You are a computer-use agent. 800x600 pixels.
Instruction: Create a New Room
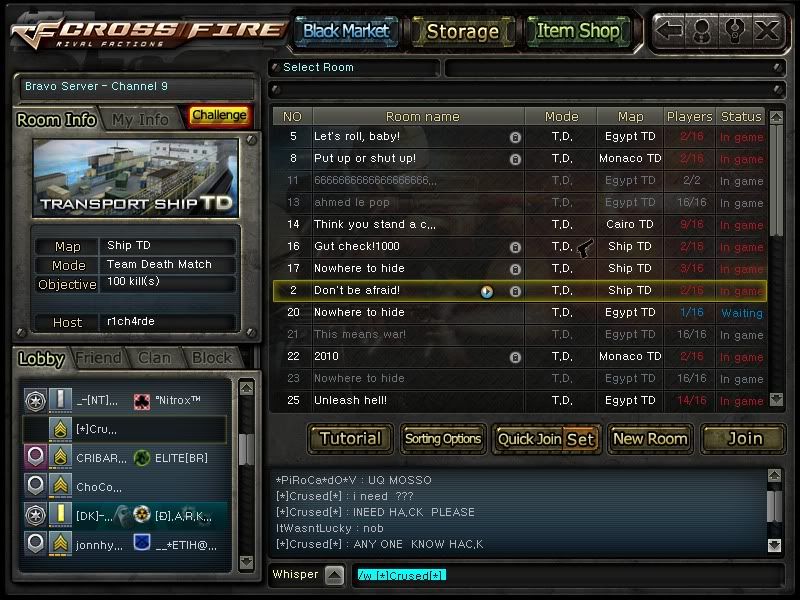649,438
